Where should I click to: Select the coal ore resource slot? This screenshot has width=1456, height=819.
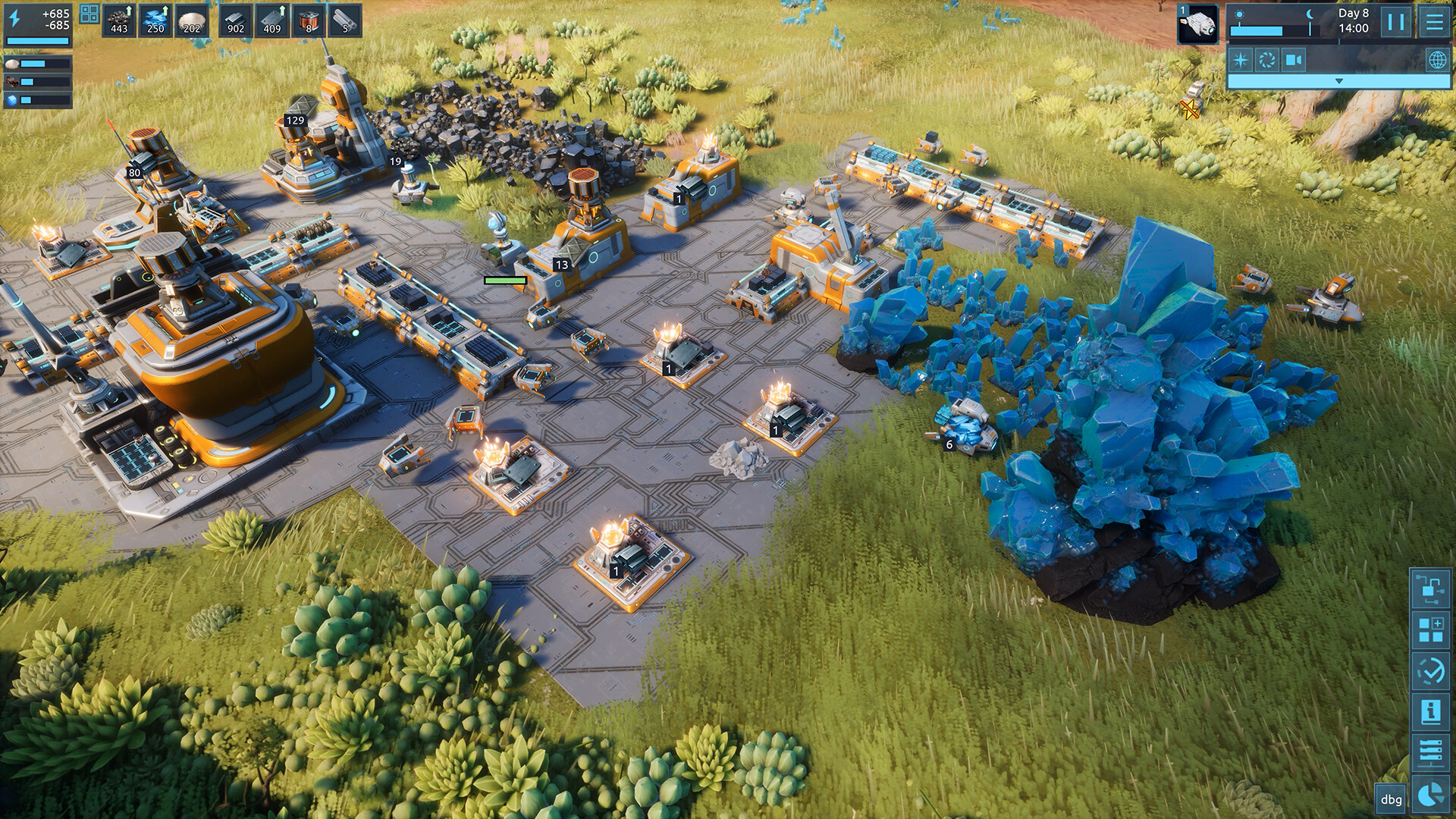click(x=119, y=20)
